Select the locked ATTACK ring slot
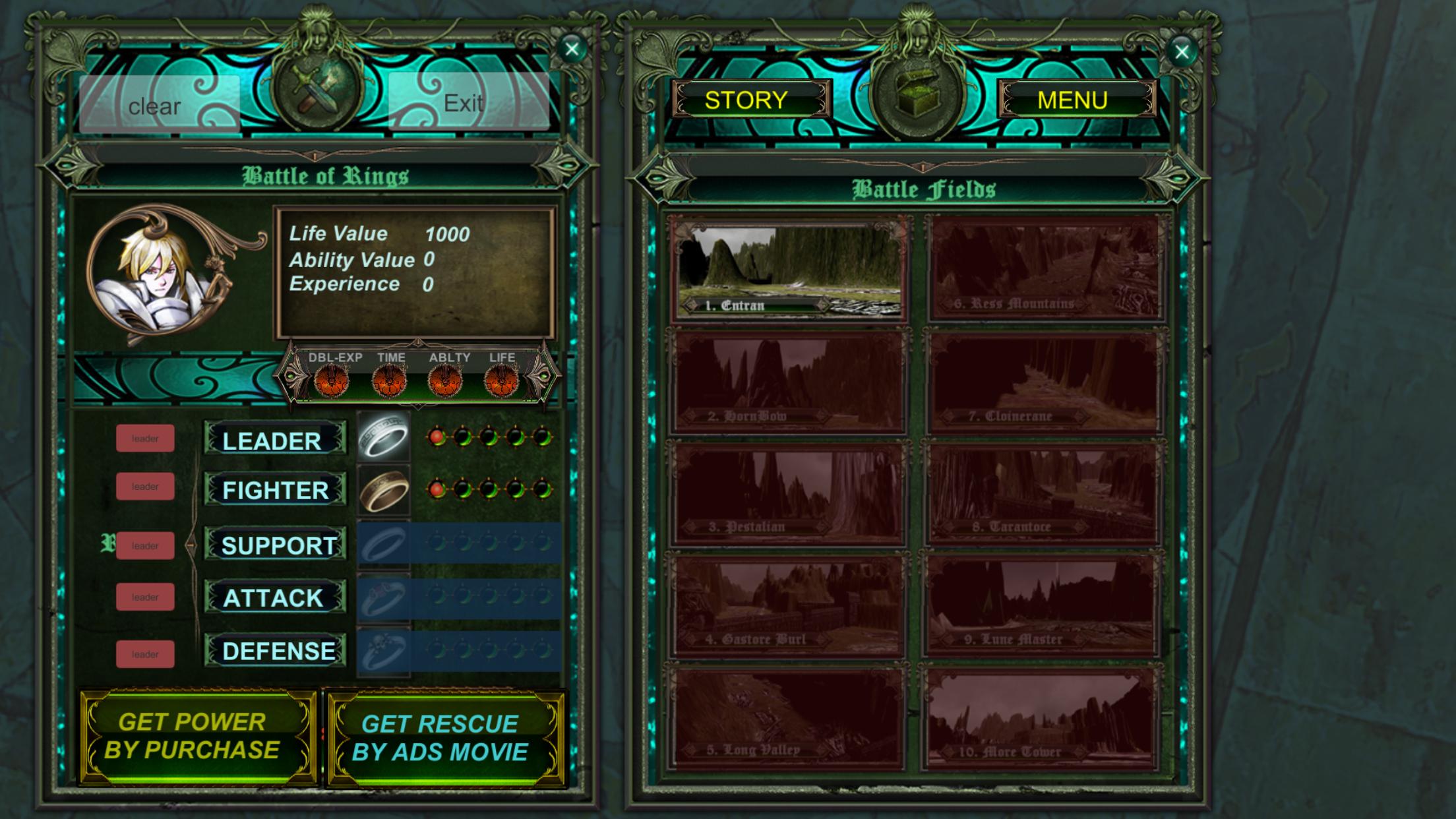This screenshot has width=1456, height=819. [x=384, y=598]
